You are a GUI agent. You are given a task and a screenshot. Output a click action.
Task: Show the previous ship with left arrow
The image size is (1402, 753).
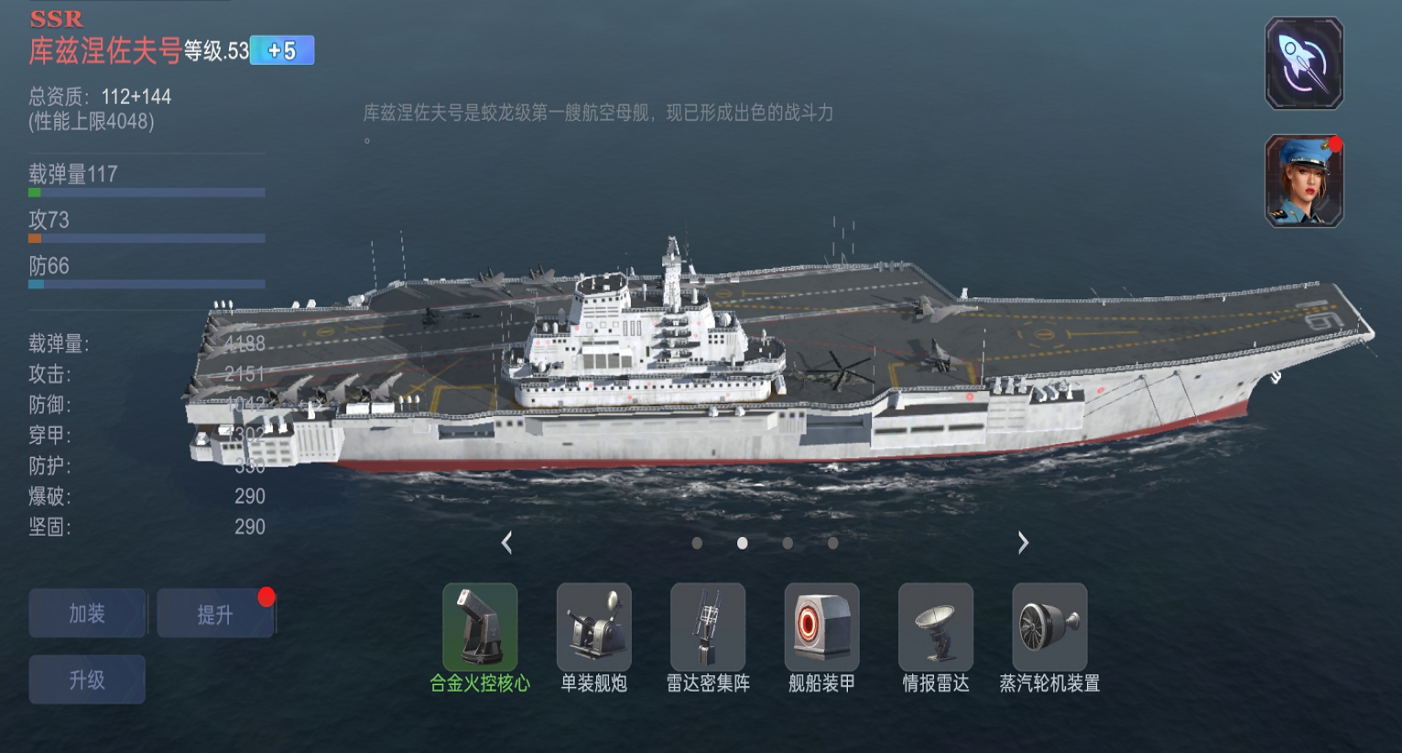(507, 543)
